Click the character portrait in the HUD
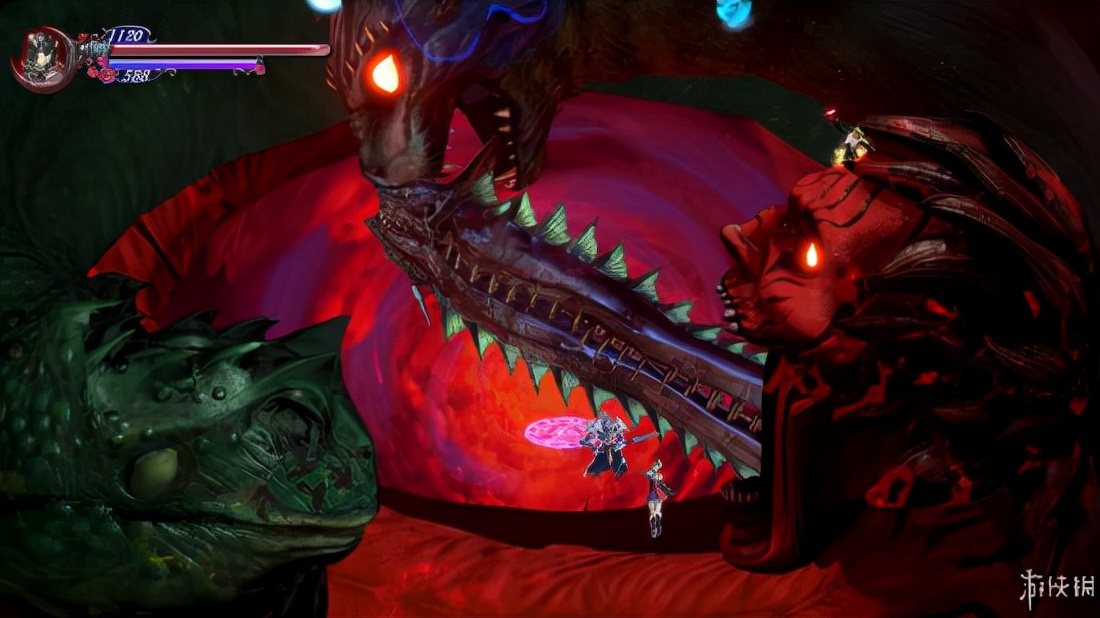Image resolution: width=1100 pixels, height=618 pixels. tap(42, 54)
